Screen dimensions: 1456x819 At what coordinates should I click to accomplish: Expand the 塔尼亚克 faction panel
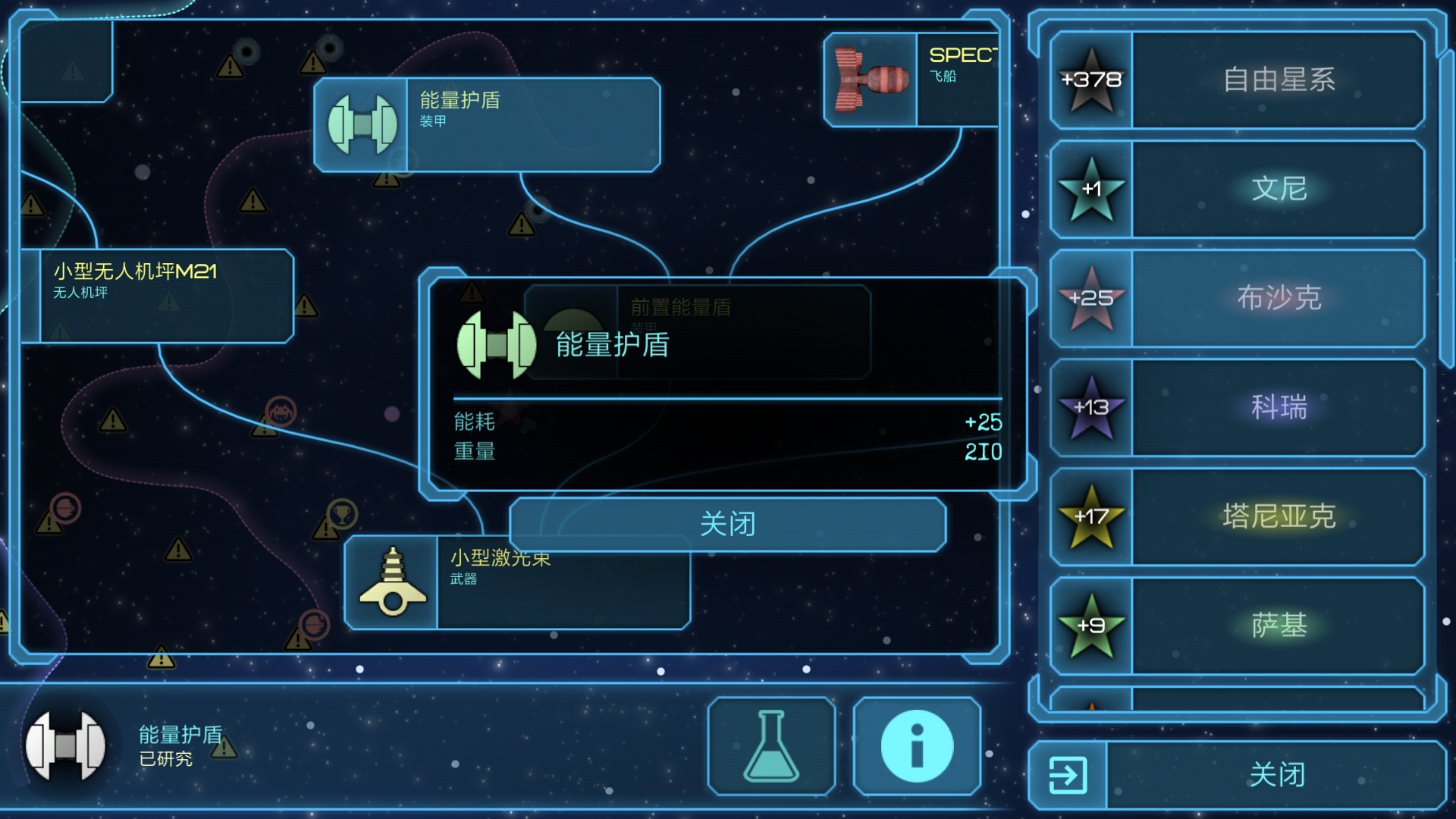[1282, 516]
